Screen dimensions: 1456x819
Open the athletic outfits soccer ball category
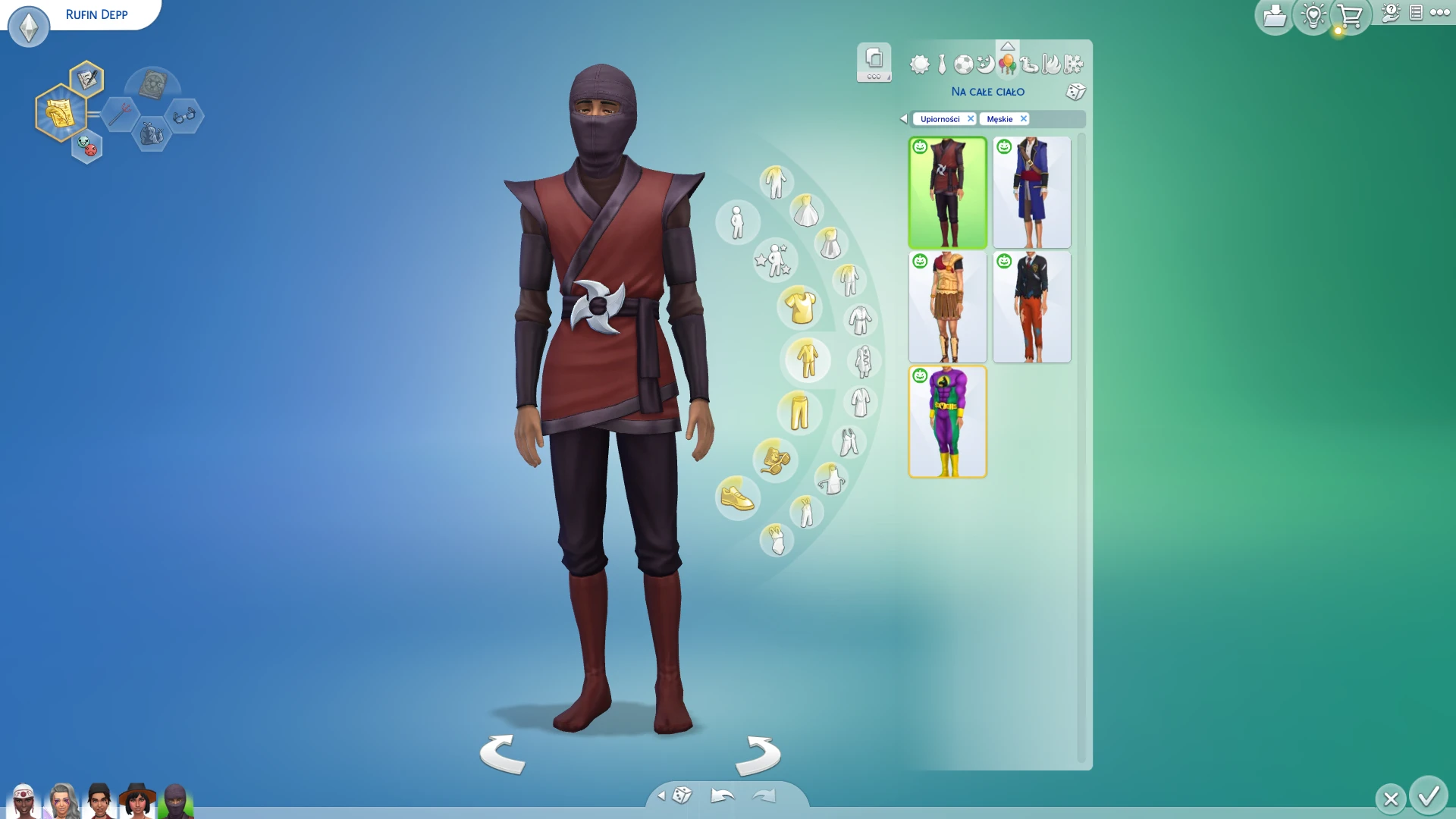[964, 64]
